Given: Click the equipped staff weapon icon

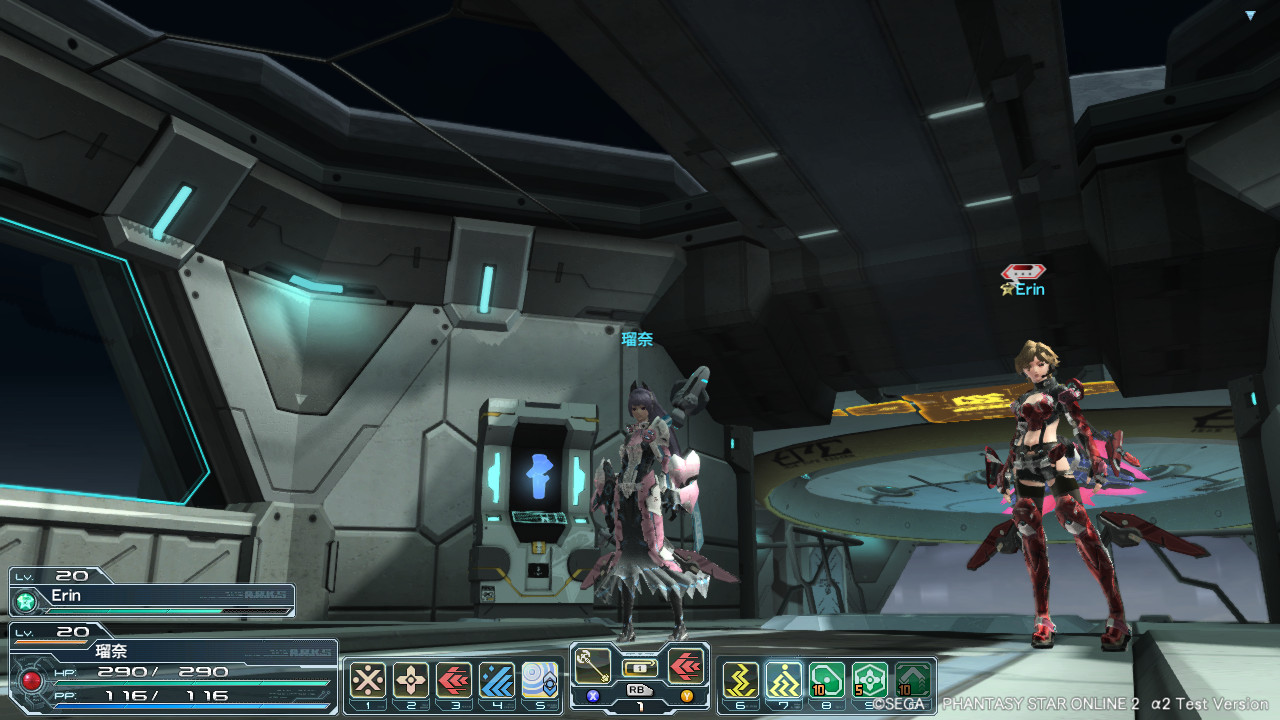Looking at the screenshot, I should (593, 665).
